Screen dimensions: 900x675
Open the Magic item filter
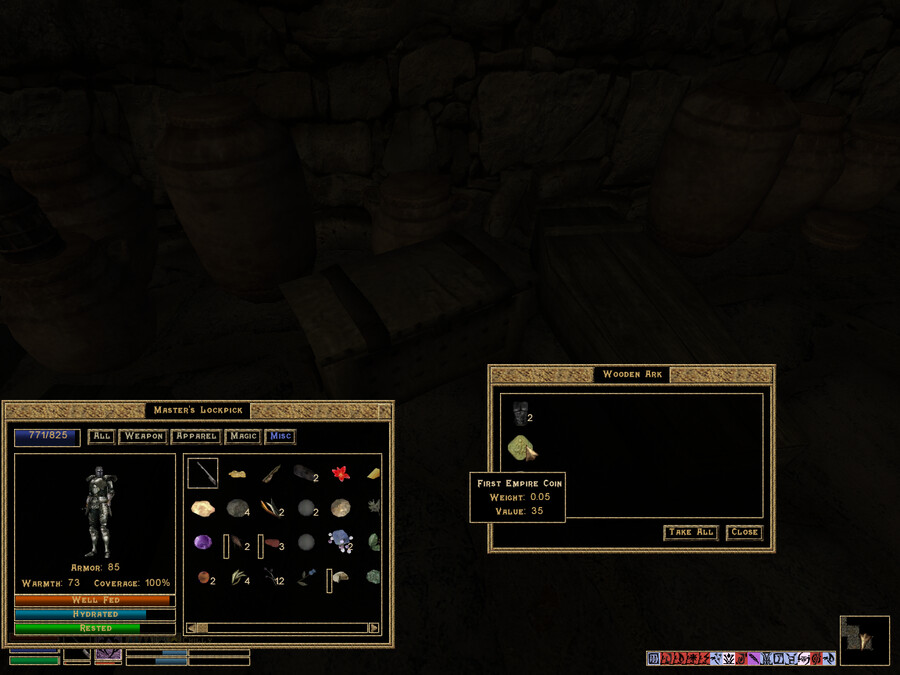pos(243,436)
